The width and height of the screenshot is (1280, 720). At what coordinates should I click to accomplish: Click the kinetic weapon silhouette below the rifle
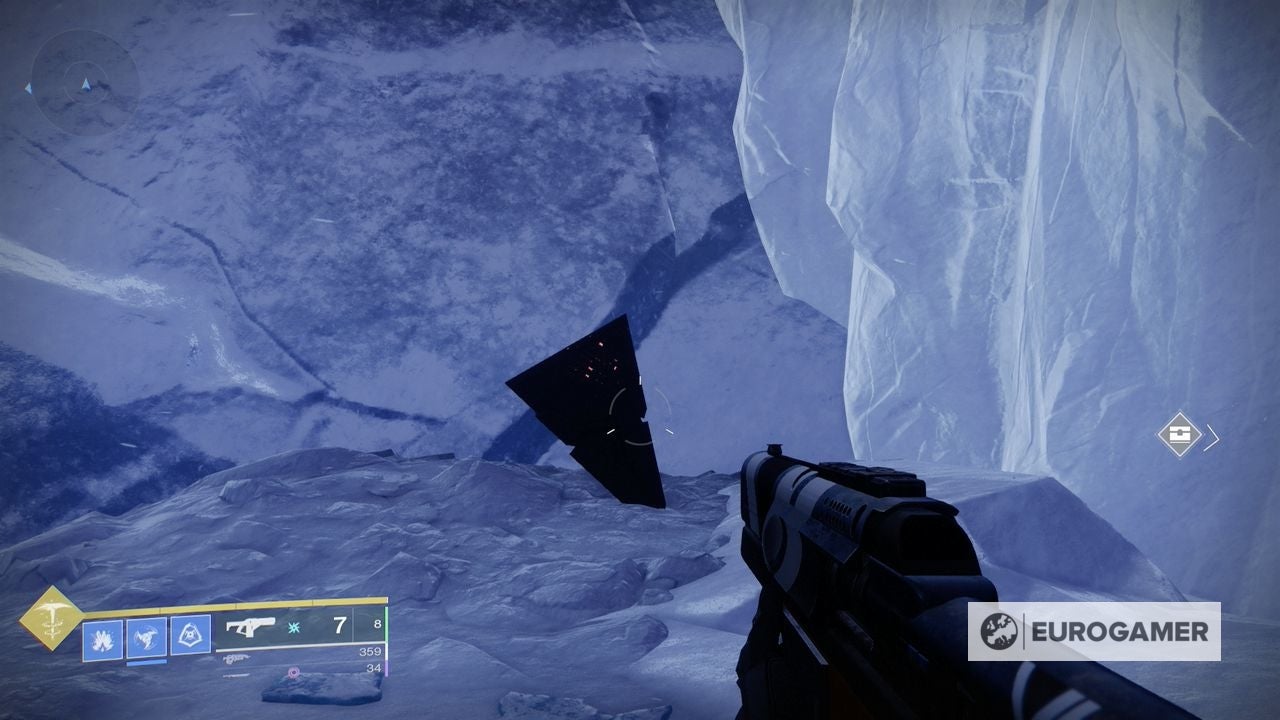pos(237,658)
